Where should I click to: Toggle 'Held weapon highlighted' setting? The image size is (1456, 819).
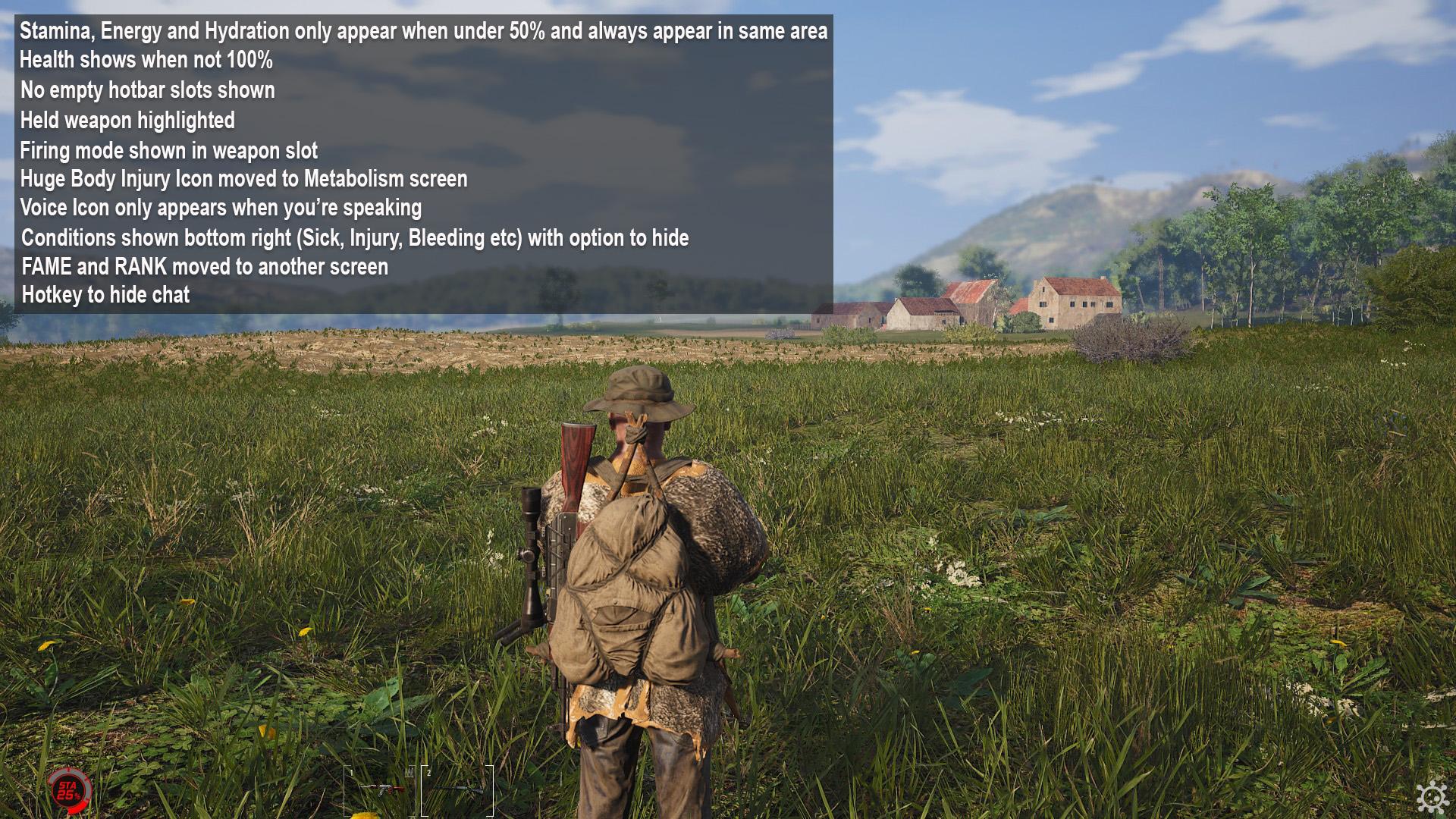pos(127,120)
